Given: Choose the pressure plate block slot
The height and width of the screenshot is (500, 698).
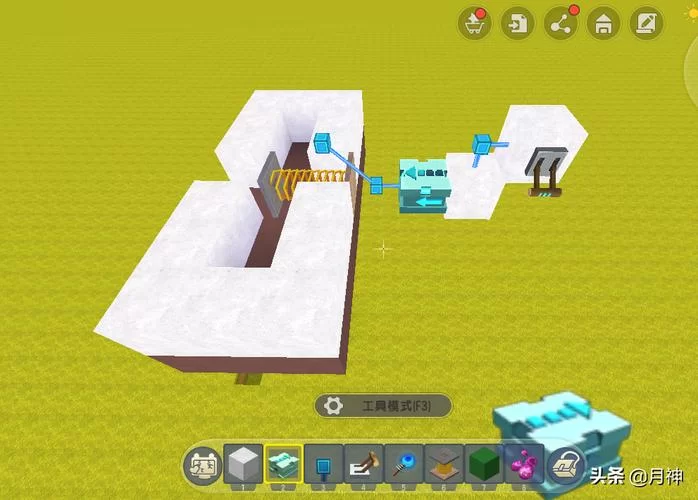Looking at the screenshot, I should coord(444,465).
